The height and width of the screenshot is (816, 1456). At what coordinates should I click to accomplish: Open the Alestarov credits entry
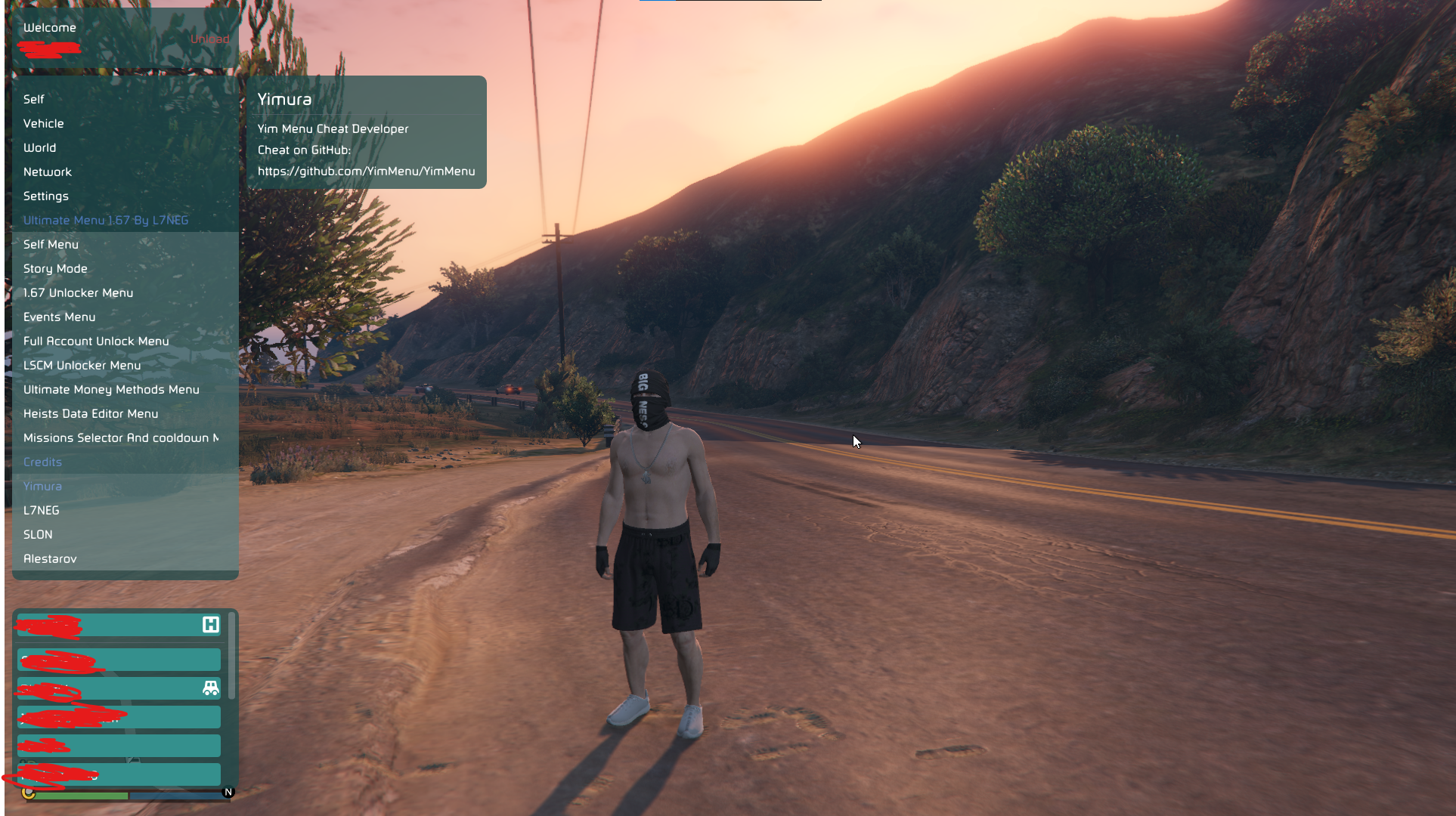(51, 558)
